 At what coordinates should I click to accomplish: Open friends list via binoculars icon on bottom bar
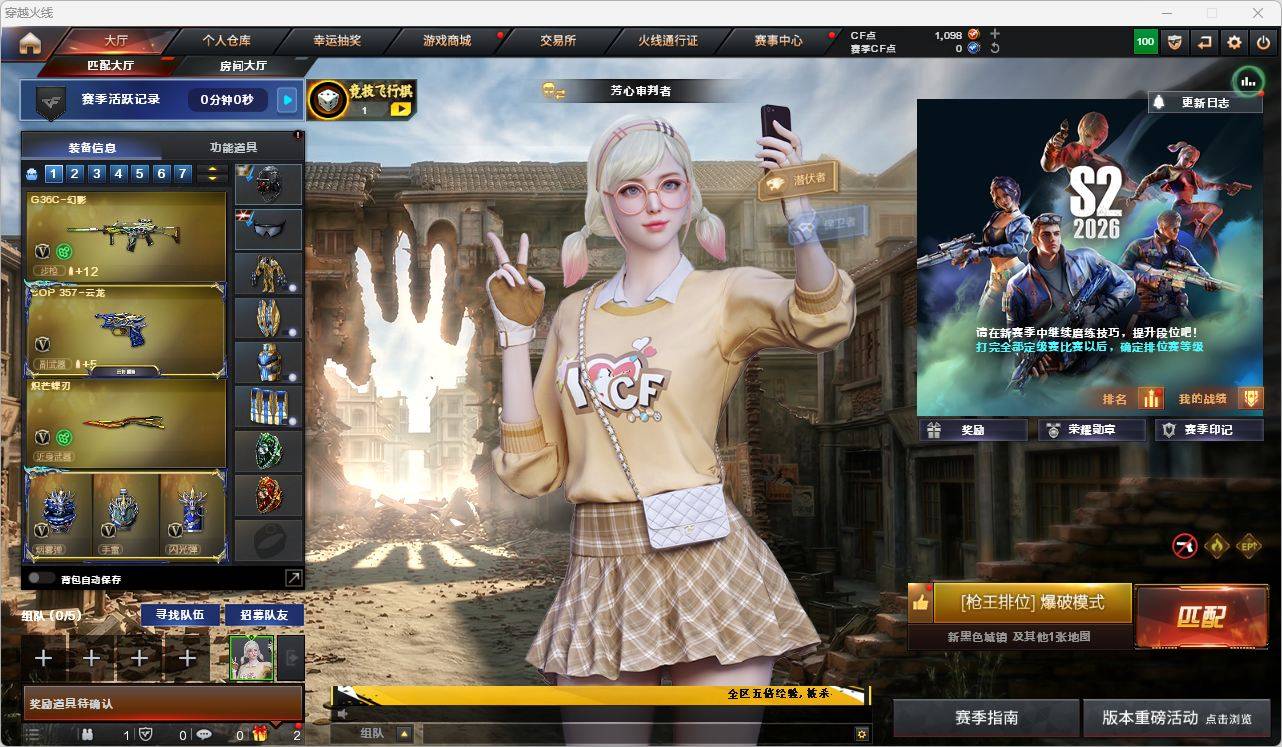point(88,735)
